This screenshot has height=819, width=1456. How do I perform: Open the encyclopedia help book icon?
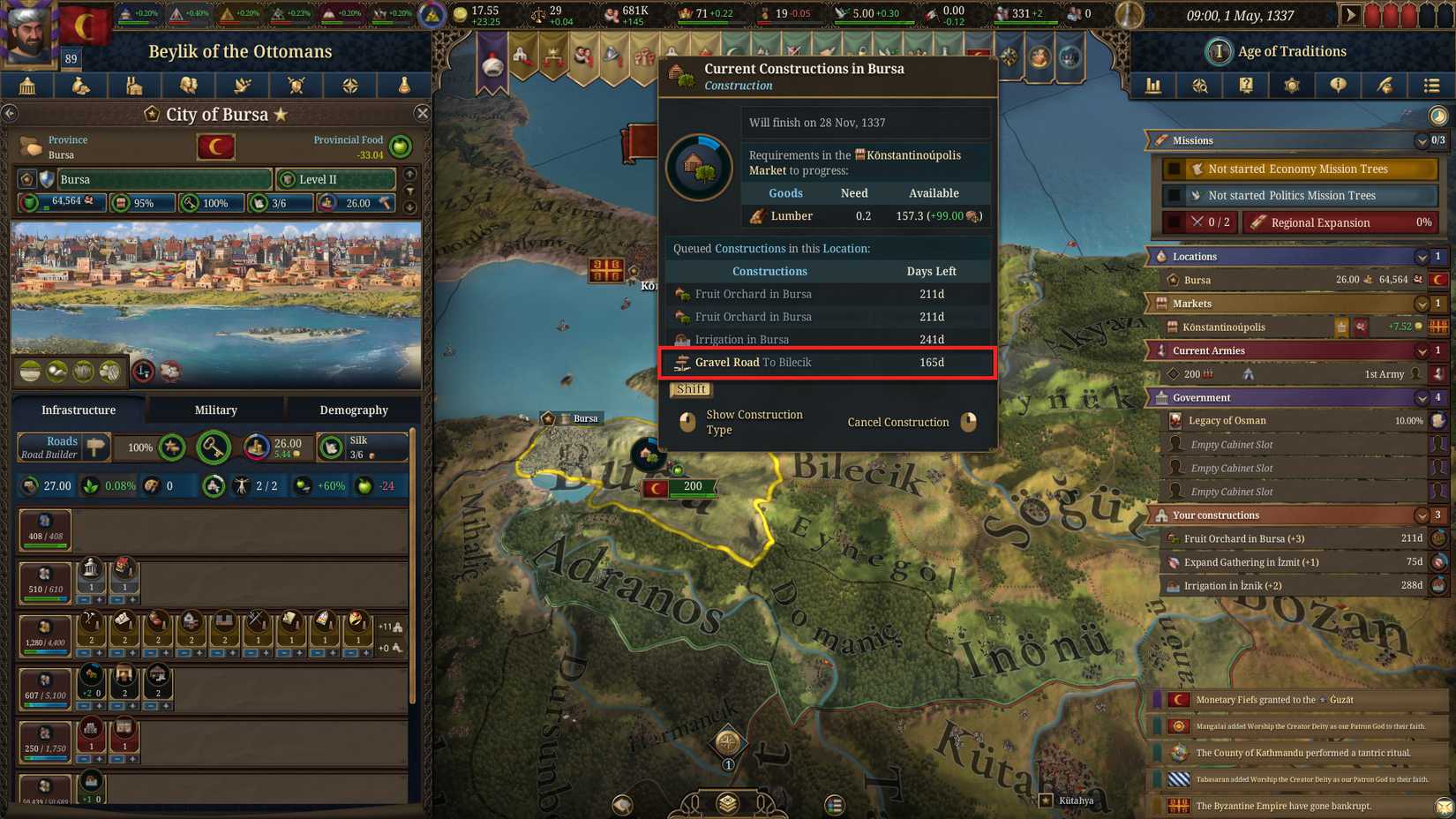click(1246, 86)
